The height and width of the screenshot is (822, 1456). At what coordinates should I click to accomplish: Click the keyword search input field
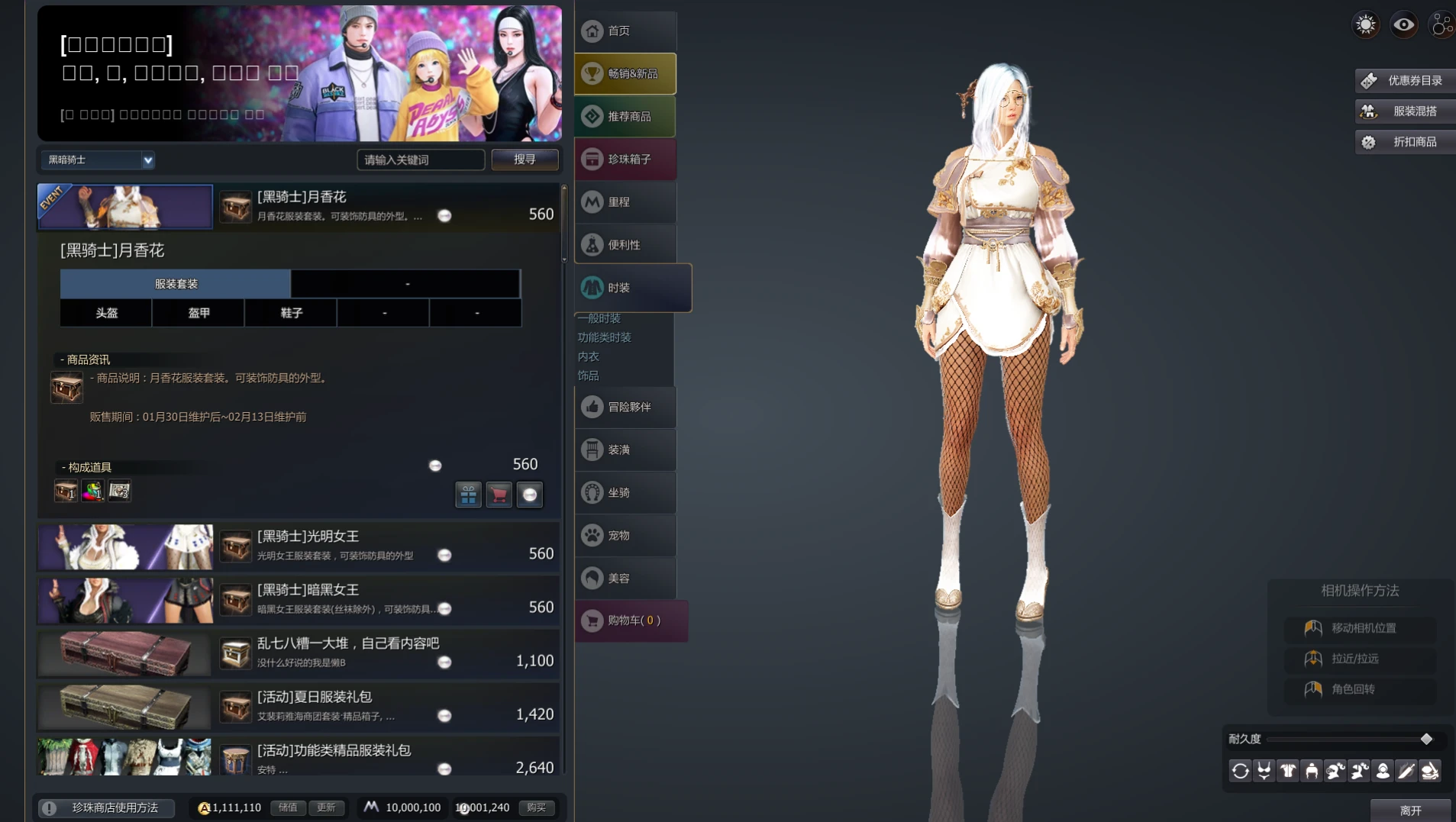pyautogui.click(x=420, y=160)
